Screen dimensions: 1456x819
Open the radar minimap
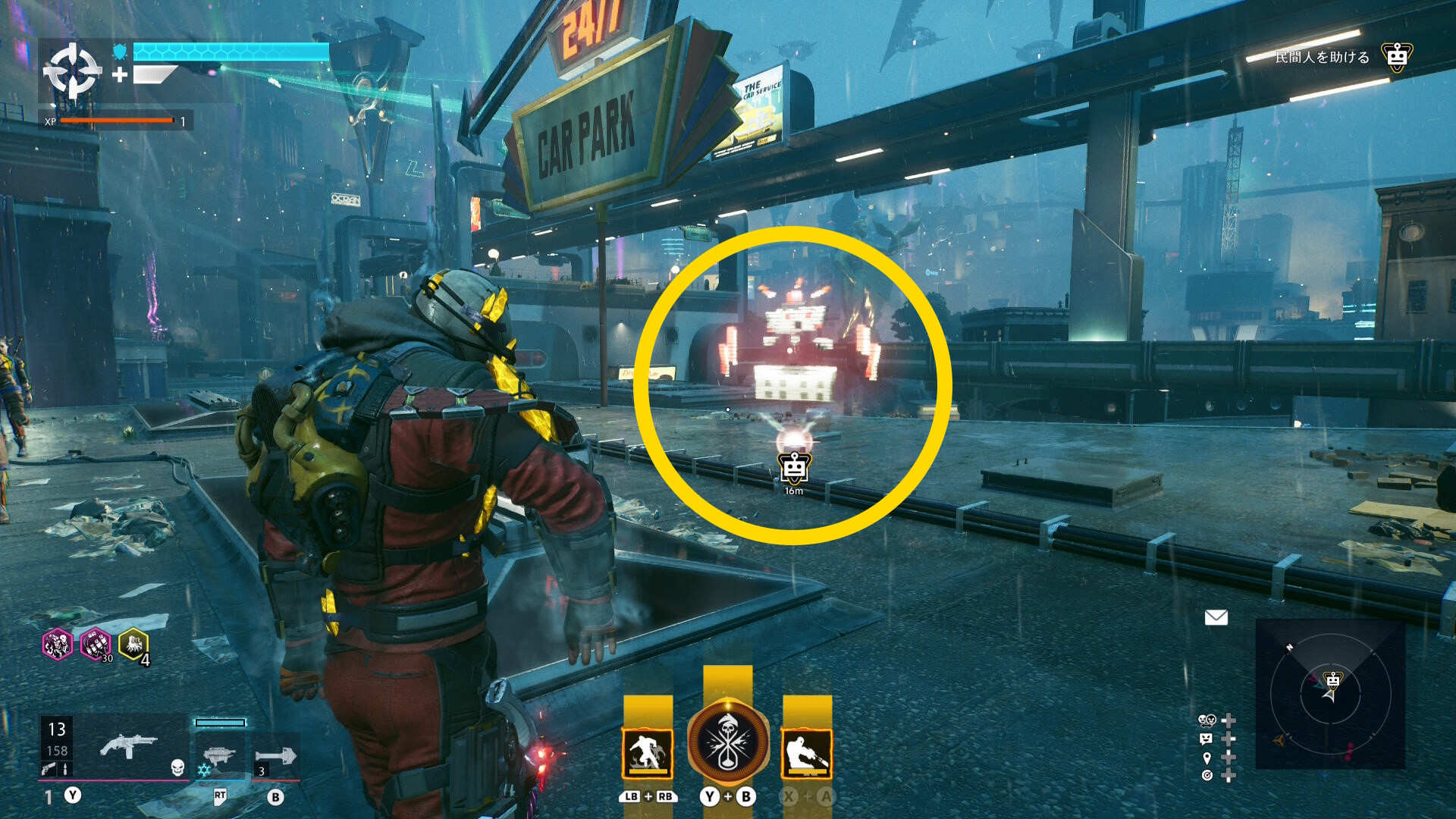pyautogui.click(x=1330, y=693)
